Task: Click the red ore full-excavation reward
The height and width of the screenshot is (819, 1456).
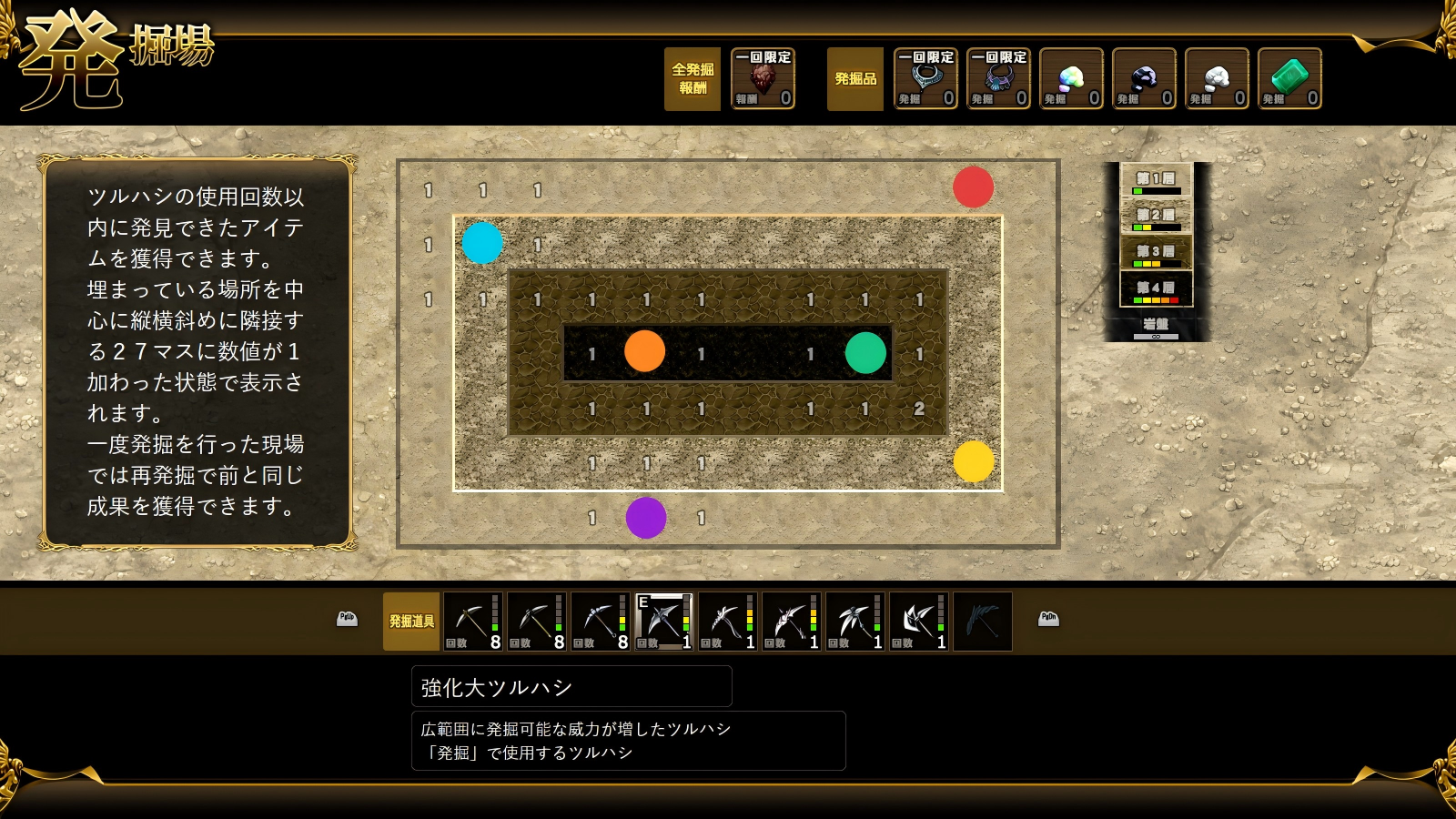Action: [763, 79]
